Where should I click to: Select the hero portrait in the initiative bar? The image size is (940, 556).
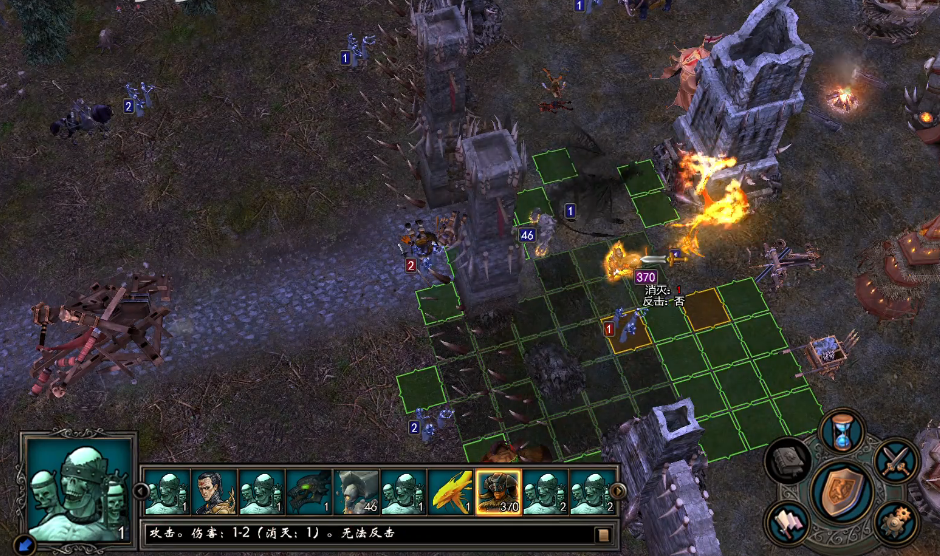(x=213, y=492)
